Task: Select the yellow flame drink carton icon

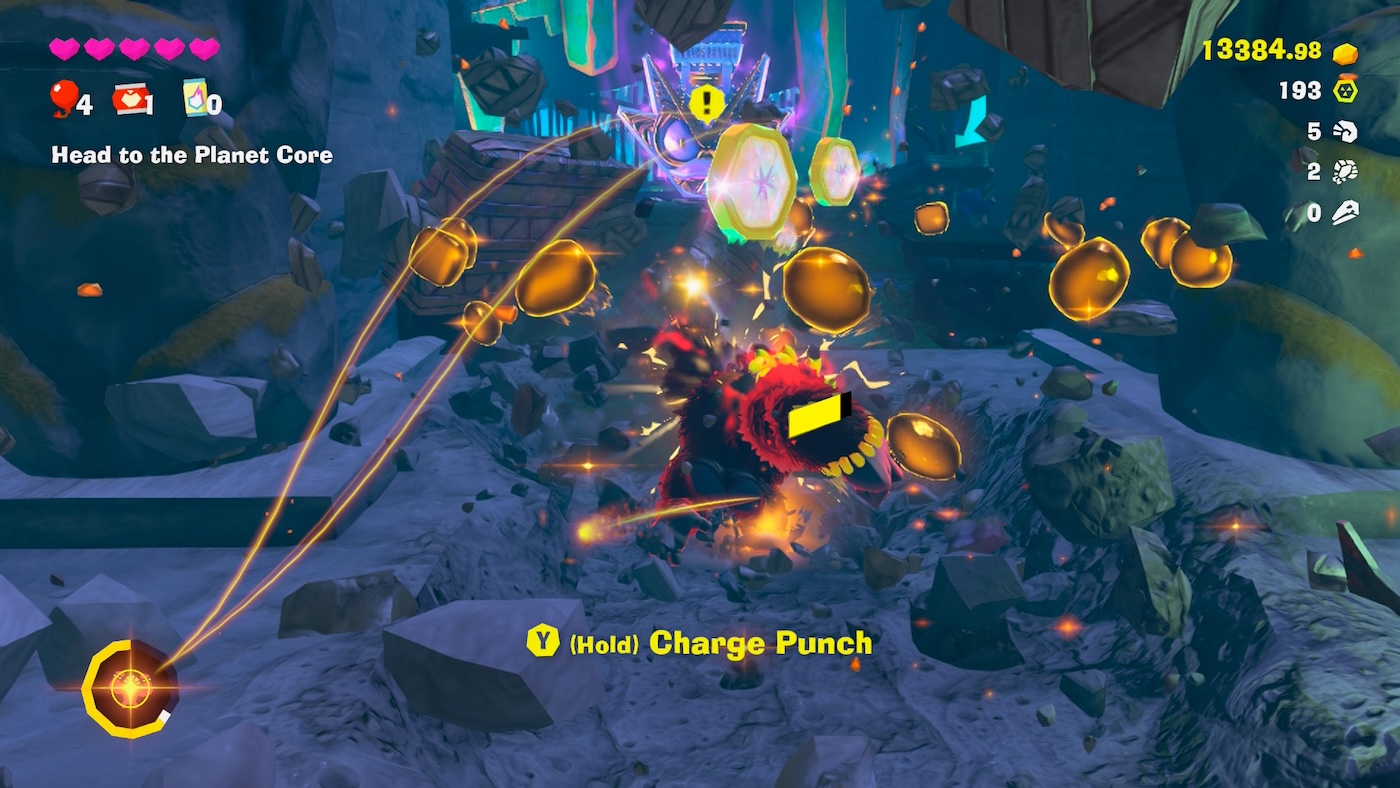Action: coord(195,98)
